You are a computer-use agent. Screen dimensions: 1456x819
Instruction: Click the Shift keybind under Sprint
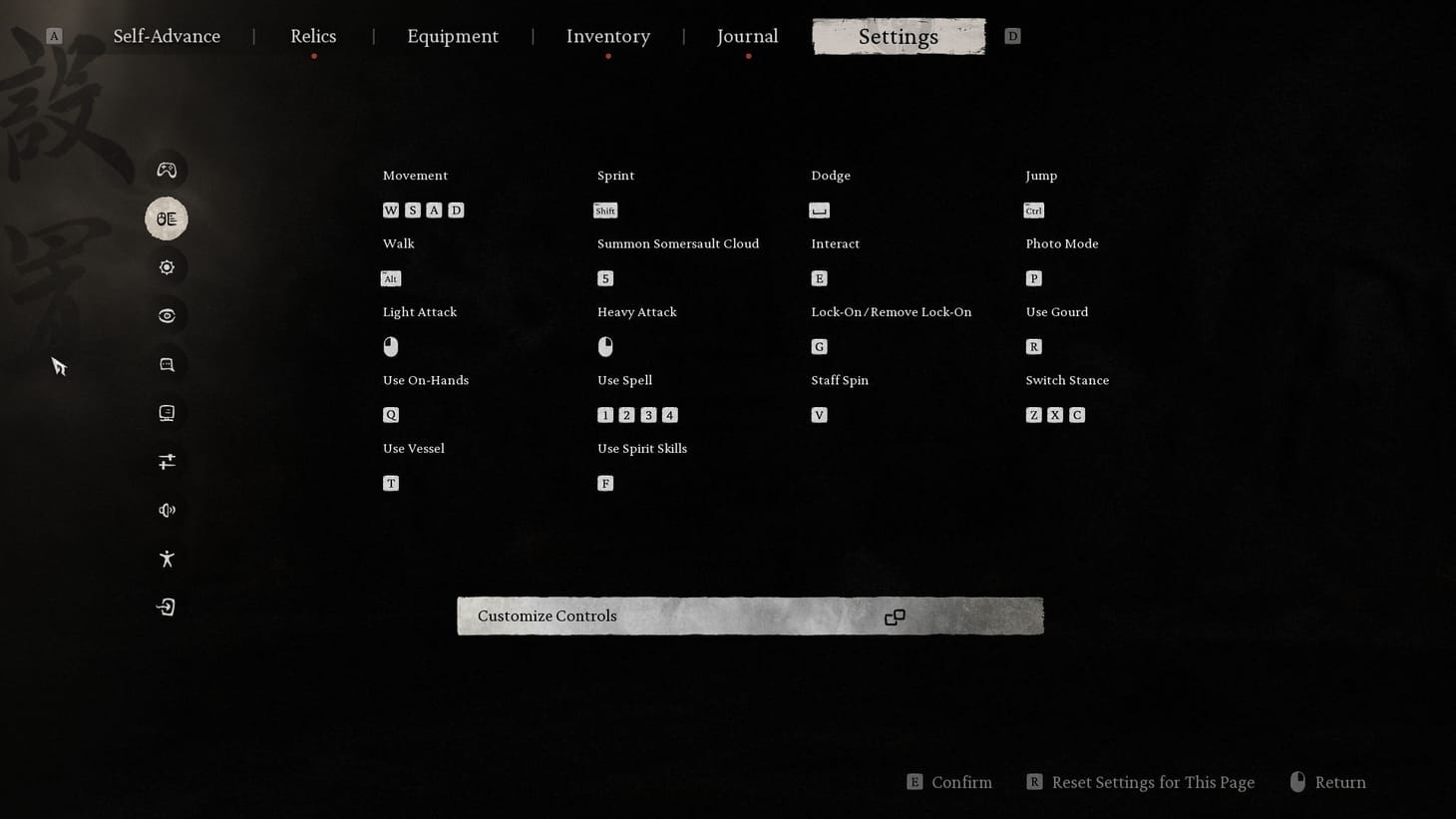(x=604, y=210)
